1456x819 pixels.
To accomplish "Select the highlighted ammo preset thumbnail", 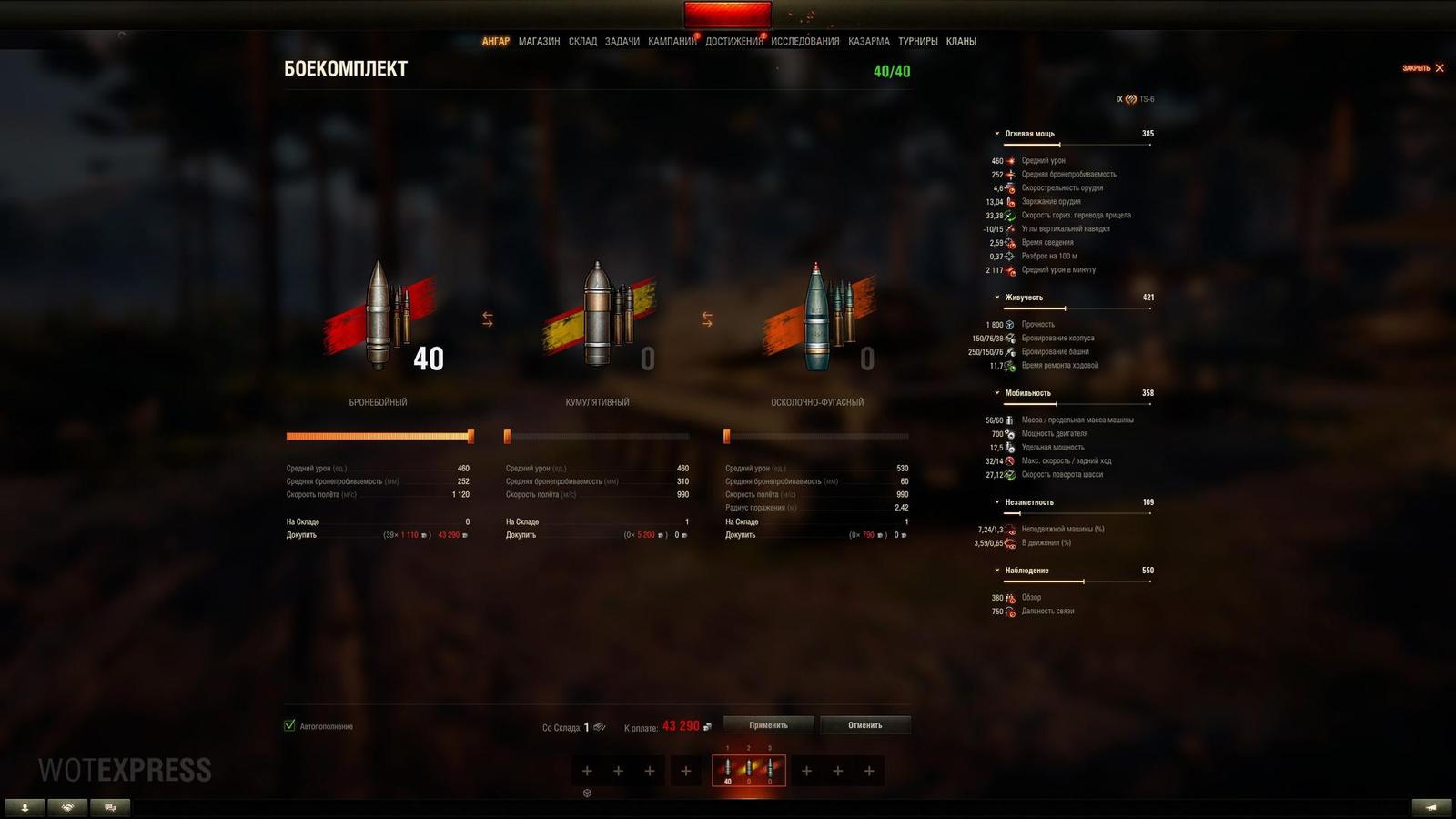I will (x=748, y=771).
